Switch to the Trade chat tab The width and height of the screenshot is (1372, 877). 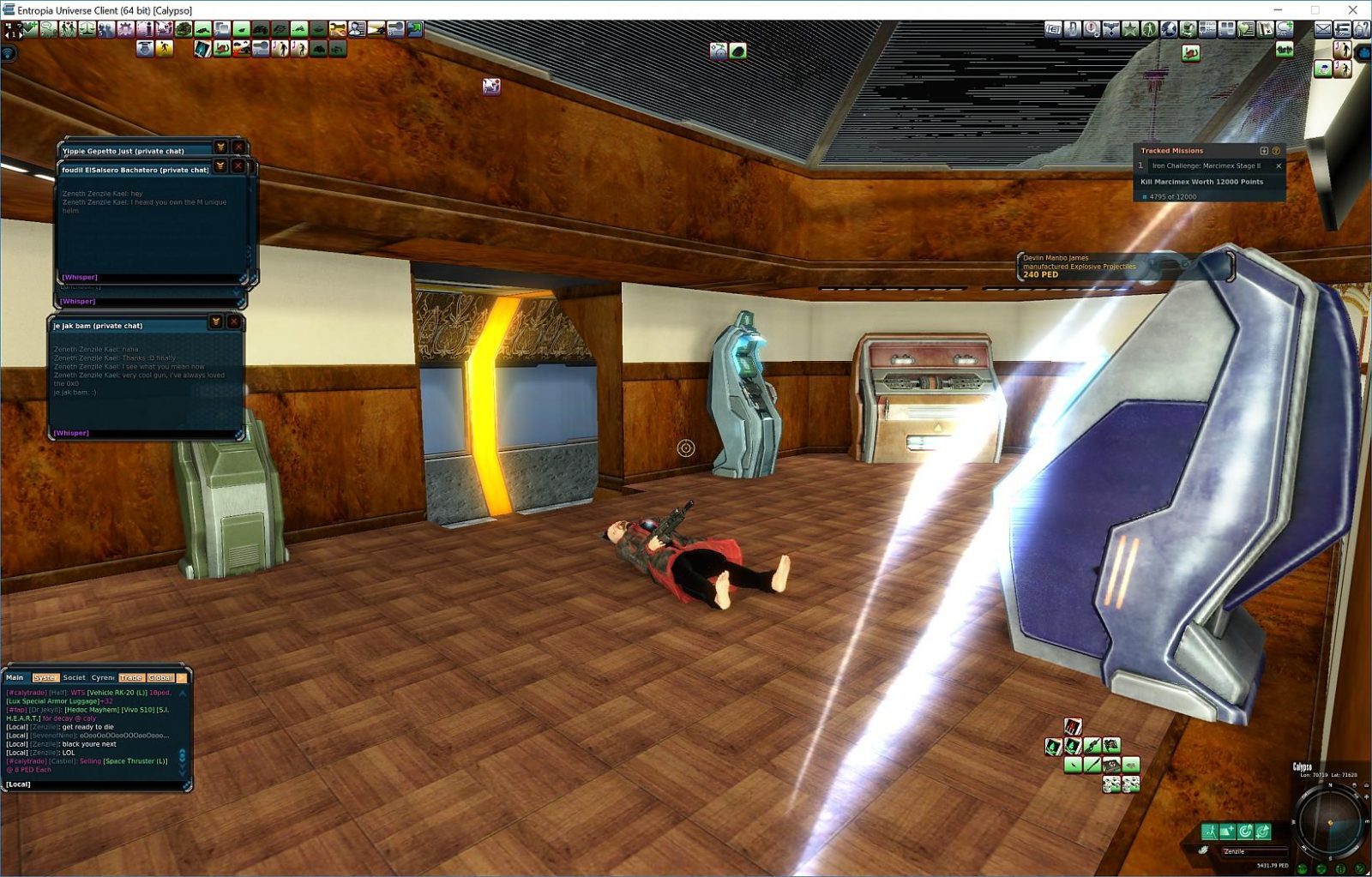[x=130, y=677]
